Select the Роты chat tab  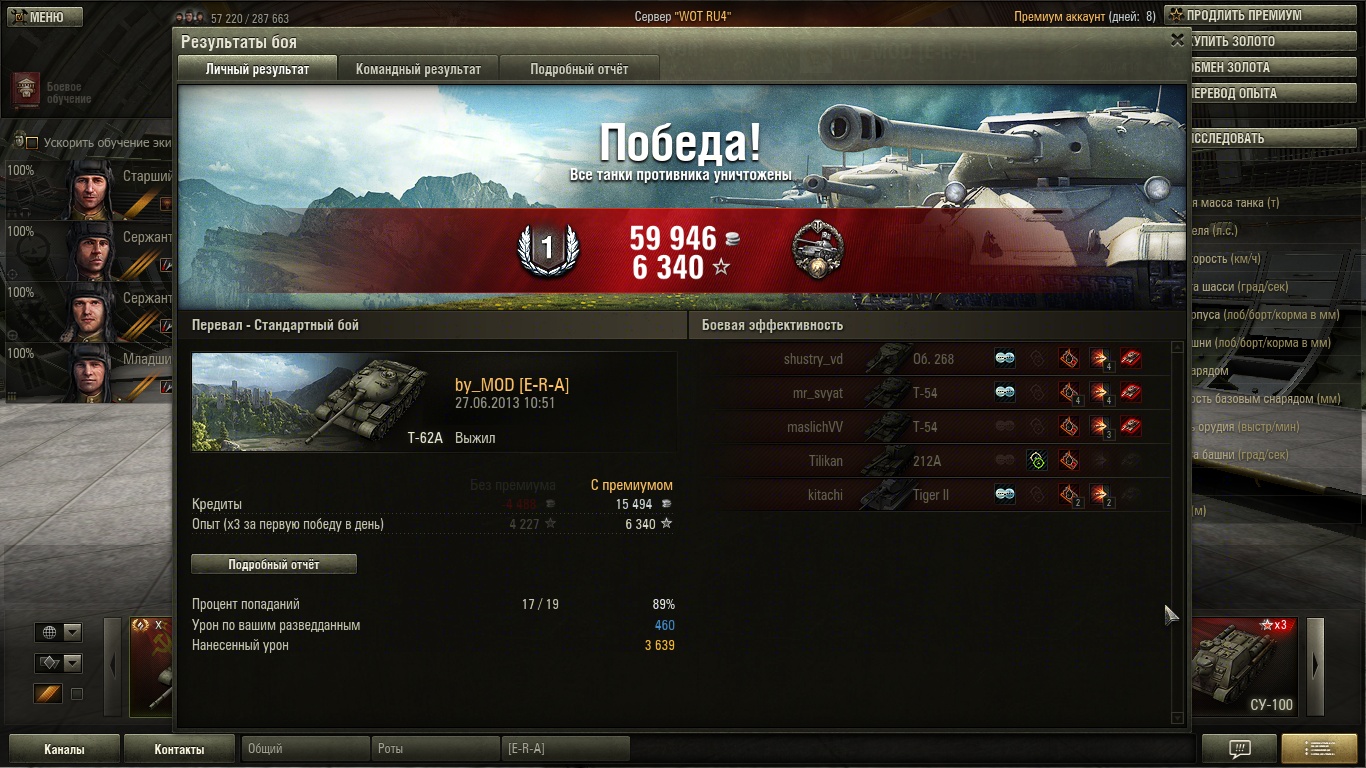[435, 748]
